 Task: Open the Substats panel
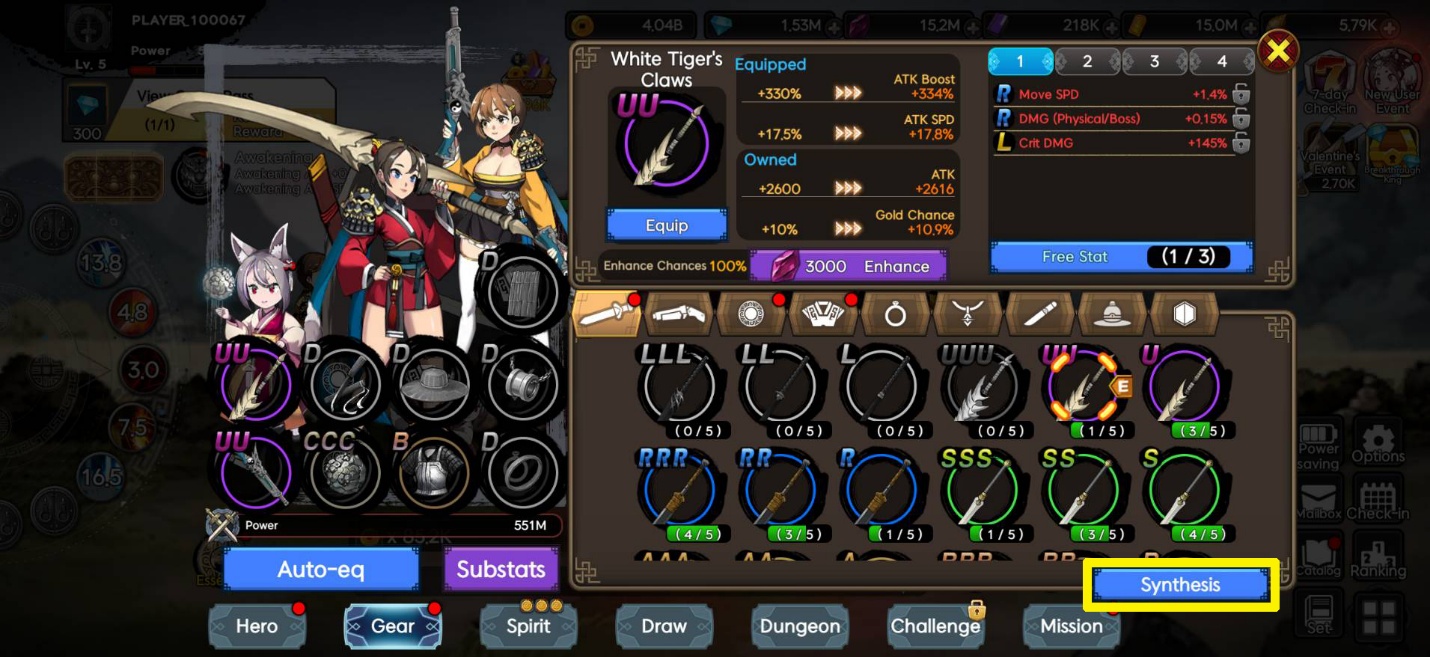(501, 570)
